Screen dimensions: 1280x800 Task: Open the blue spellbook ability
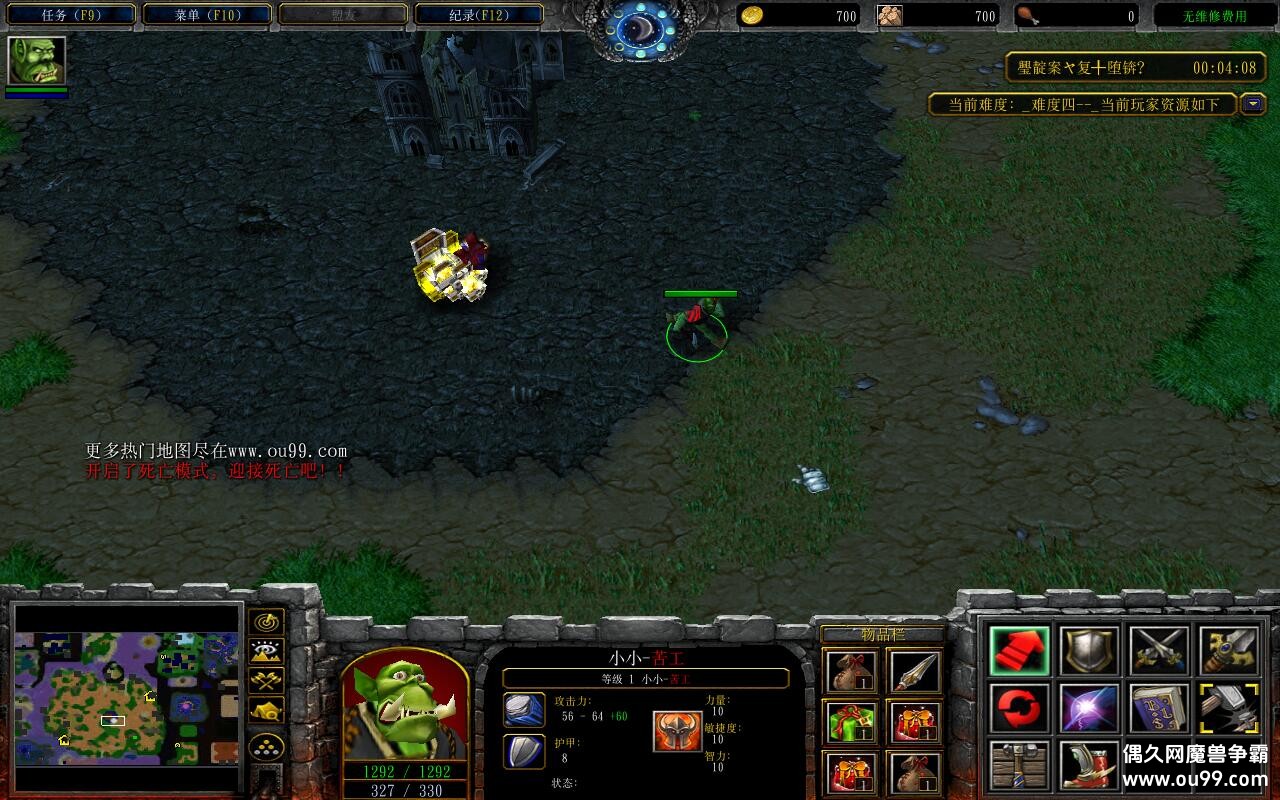point(1159,708)
